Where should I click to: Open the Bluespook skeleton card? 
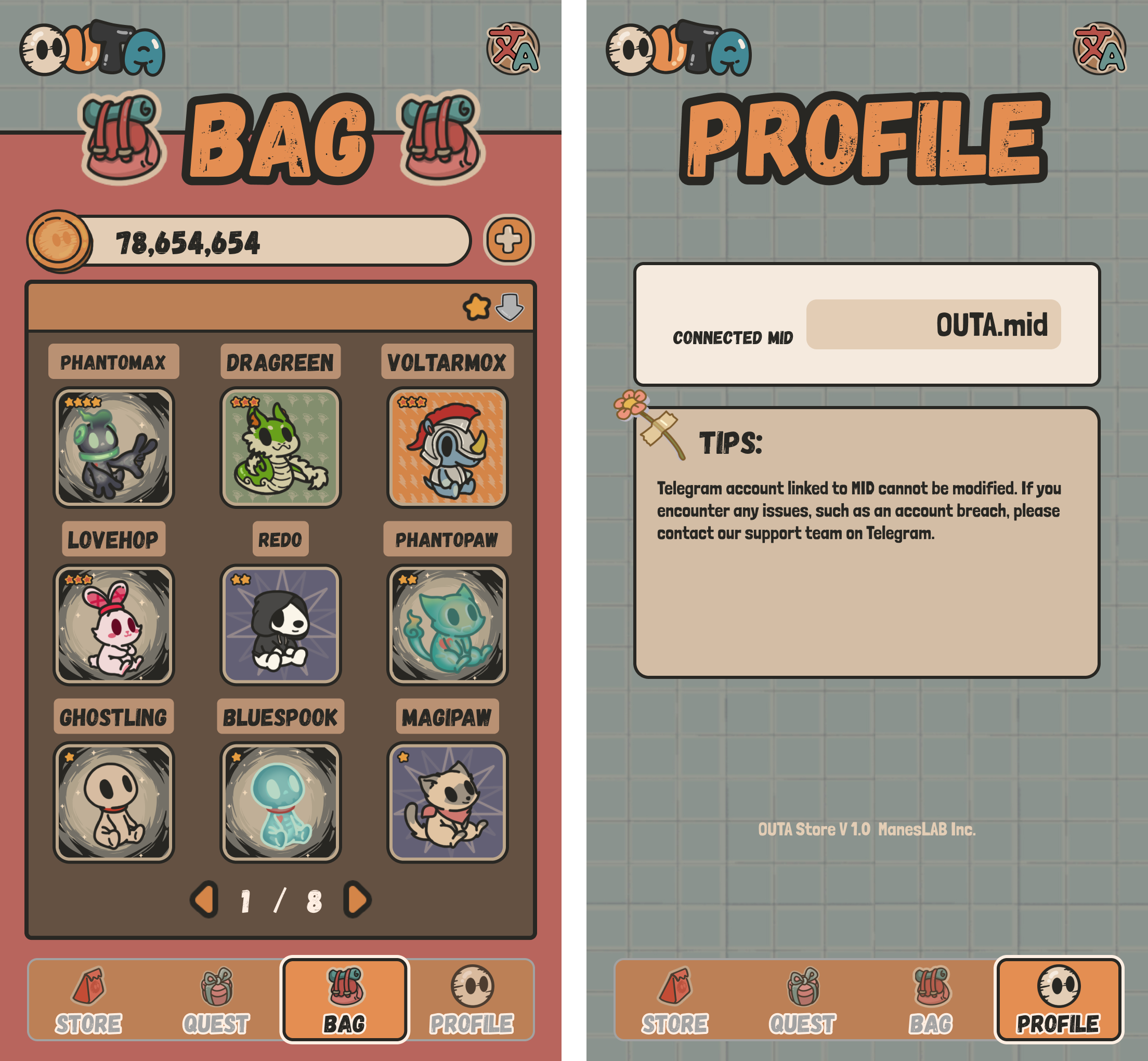tap(280, 802)
